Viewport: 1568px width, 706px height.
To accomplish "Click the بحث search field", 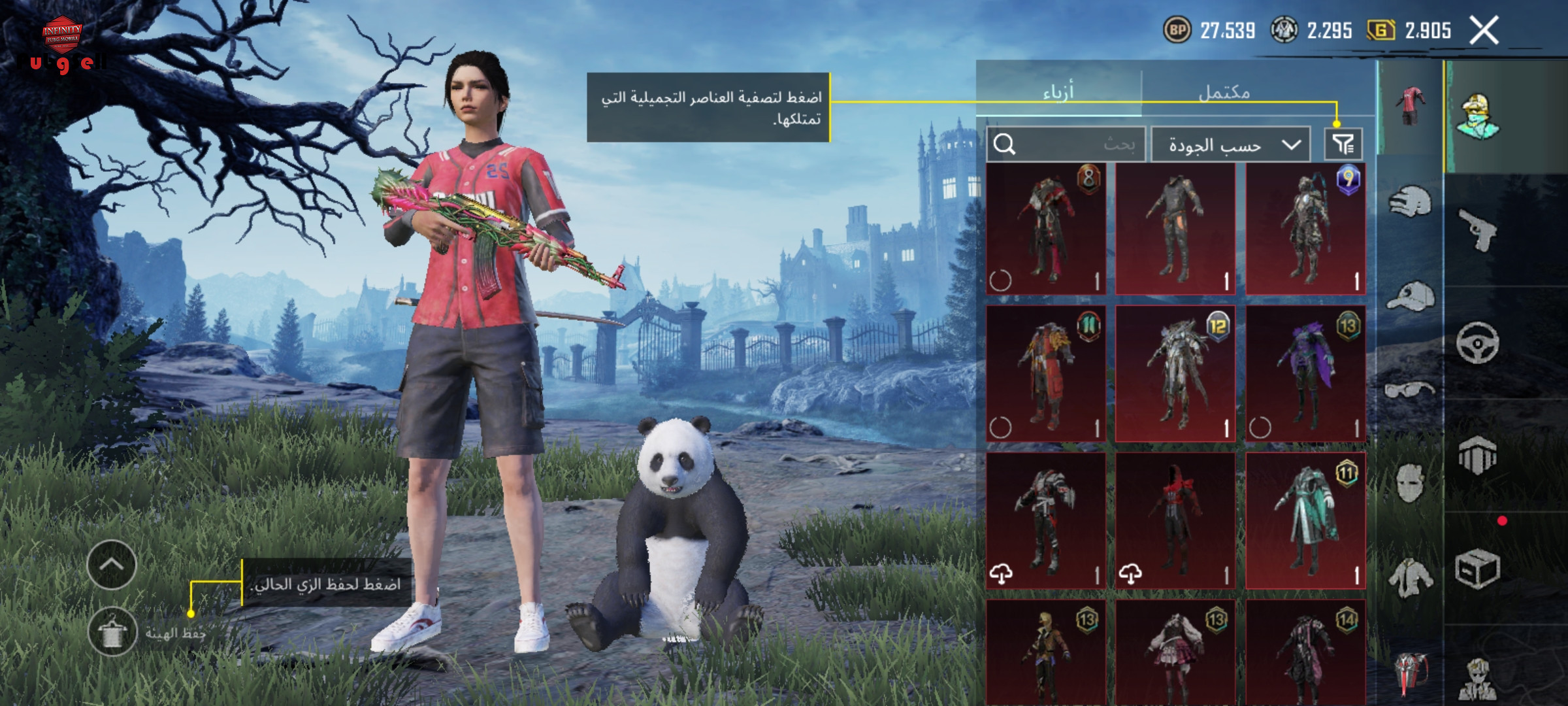I will click(x=1066, y=144).
